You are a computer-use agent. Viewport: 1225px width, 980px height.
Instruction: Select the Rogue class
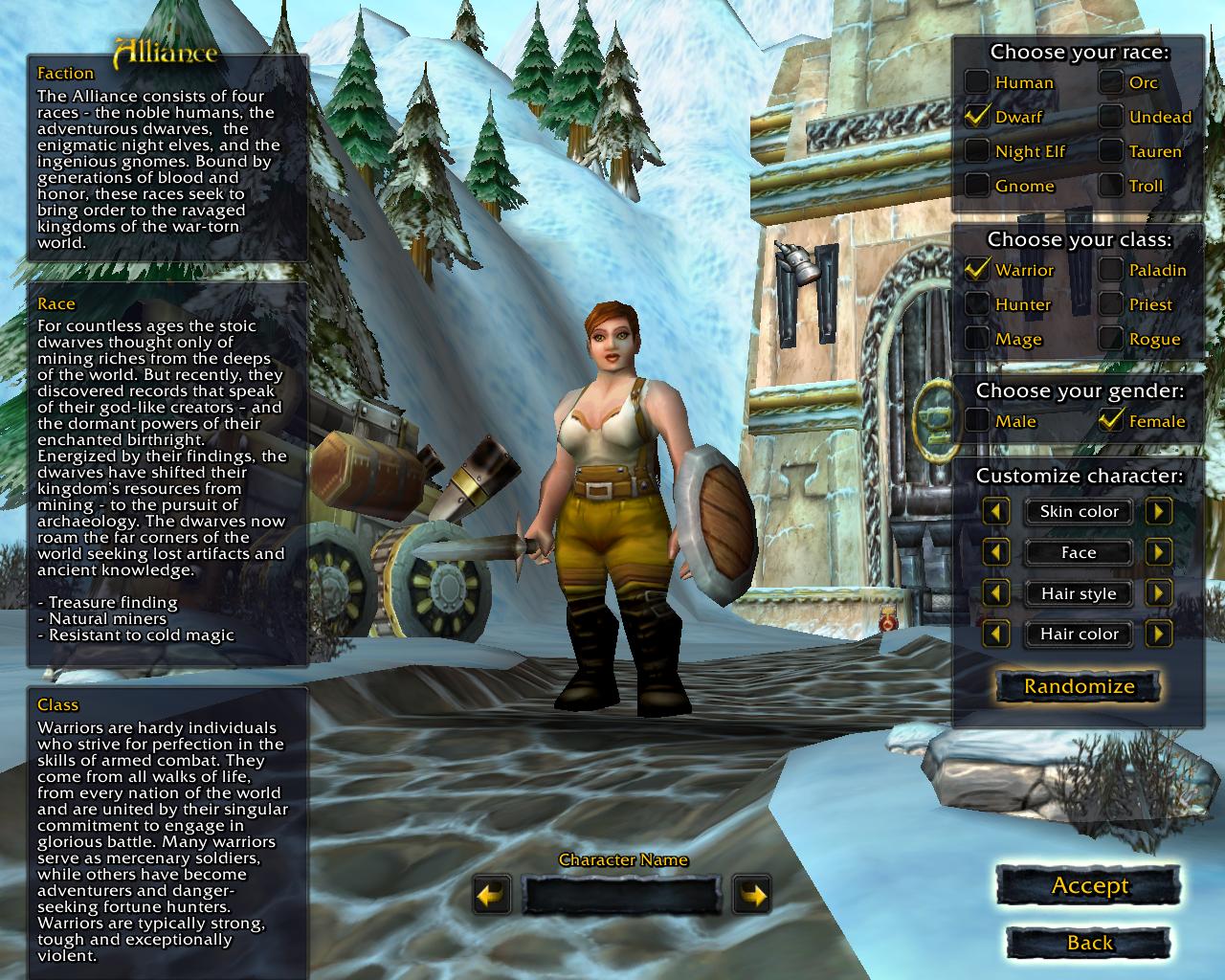pos(1111,339)
